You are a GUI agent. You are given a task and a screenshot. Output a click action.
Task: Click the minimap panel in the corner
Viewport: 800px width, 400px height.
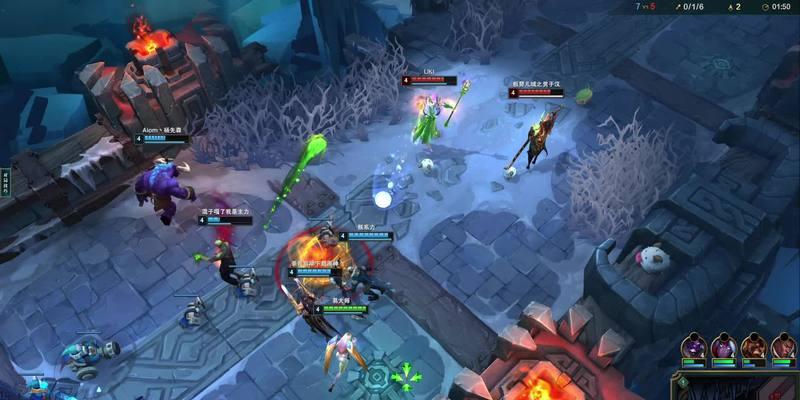tap(738, 387)
